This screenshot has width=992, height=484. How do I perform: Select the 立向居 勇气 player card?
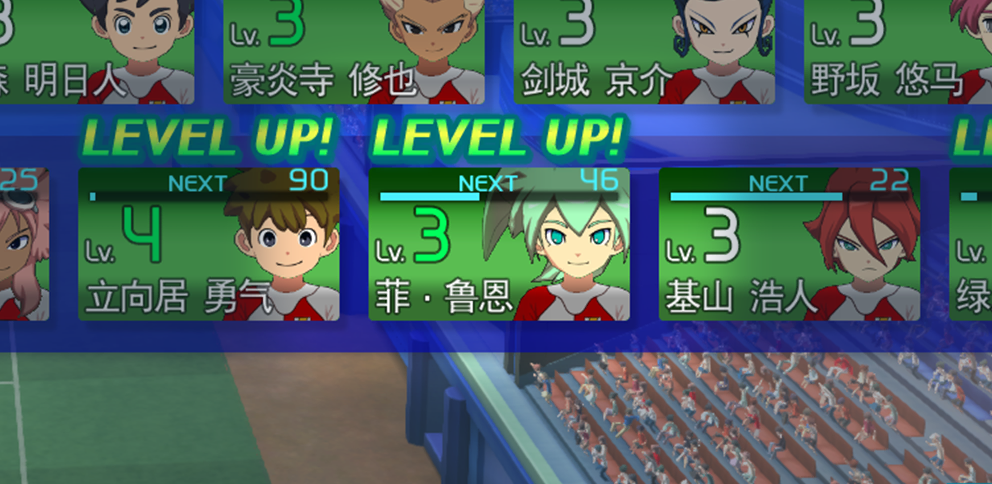click(x=208, y=245)
